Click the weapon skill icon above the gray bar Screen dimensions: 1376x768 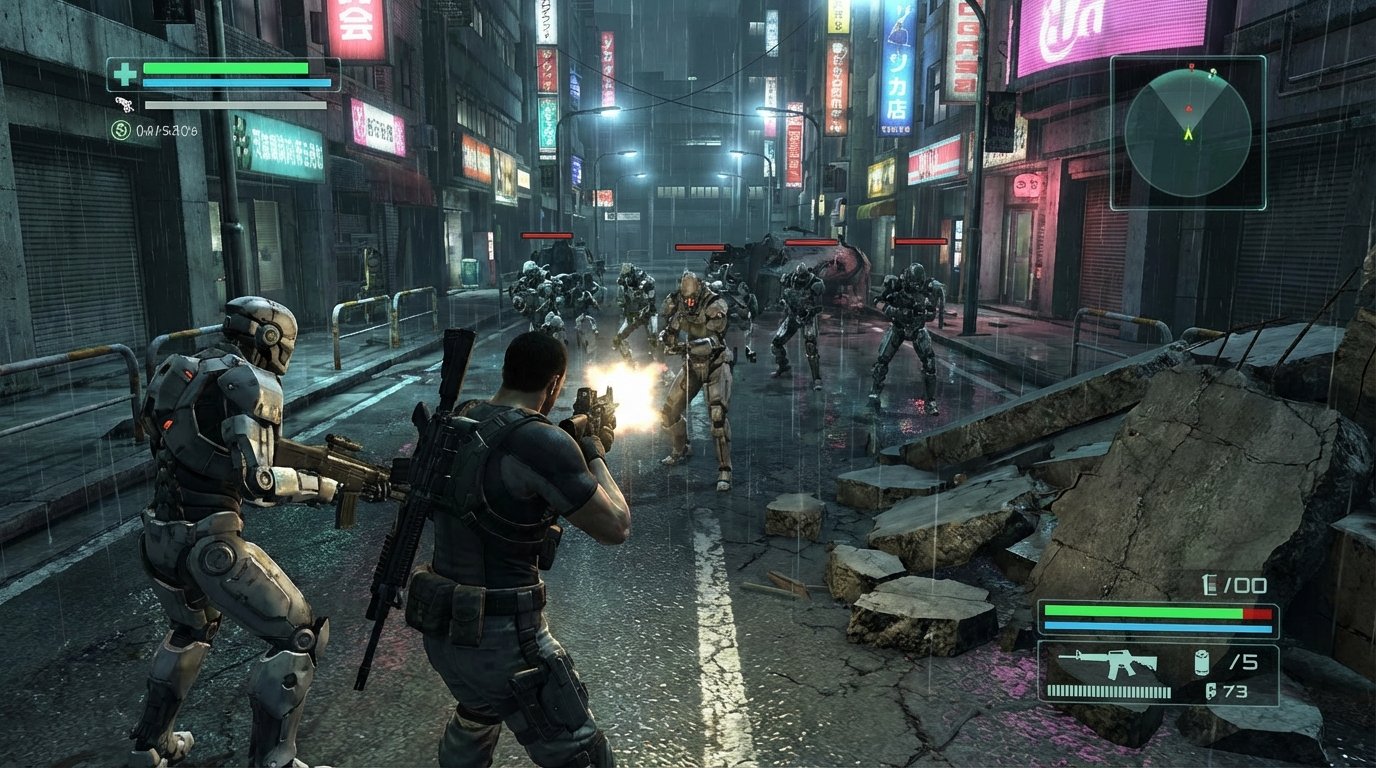[x=123, y=103]
